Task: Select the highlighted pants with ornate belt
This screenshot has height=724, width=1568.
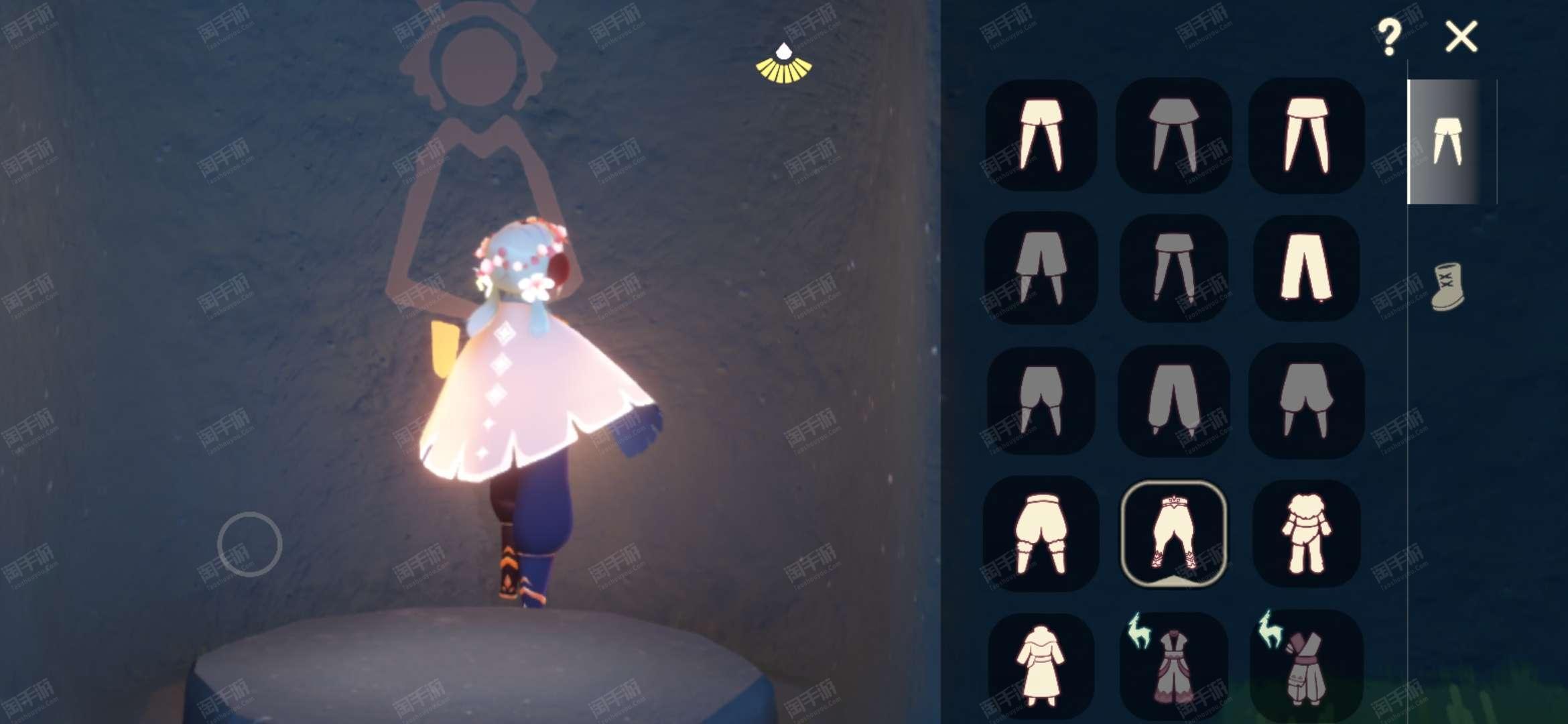Action: [x=1173, y=534]
